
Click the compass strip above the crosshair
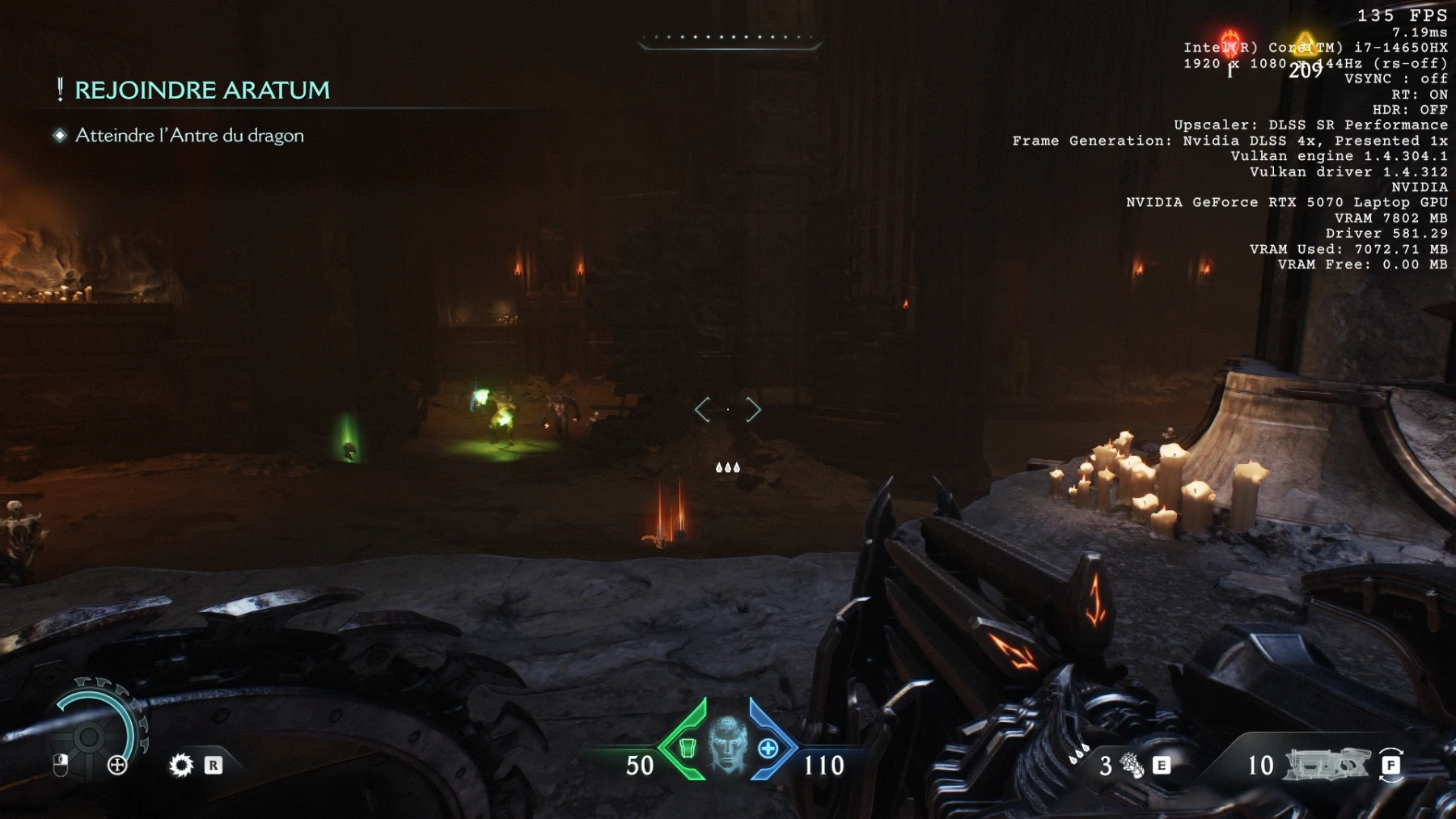[x=729, y=39]
